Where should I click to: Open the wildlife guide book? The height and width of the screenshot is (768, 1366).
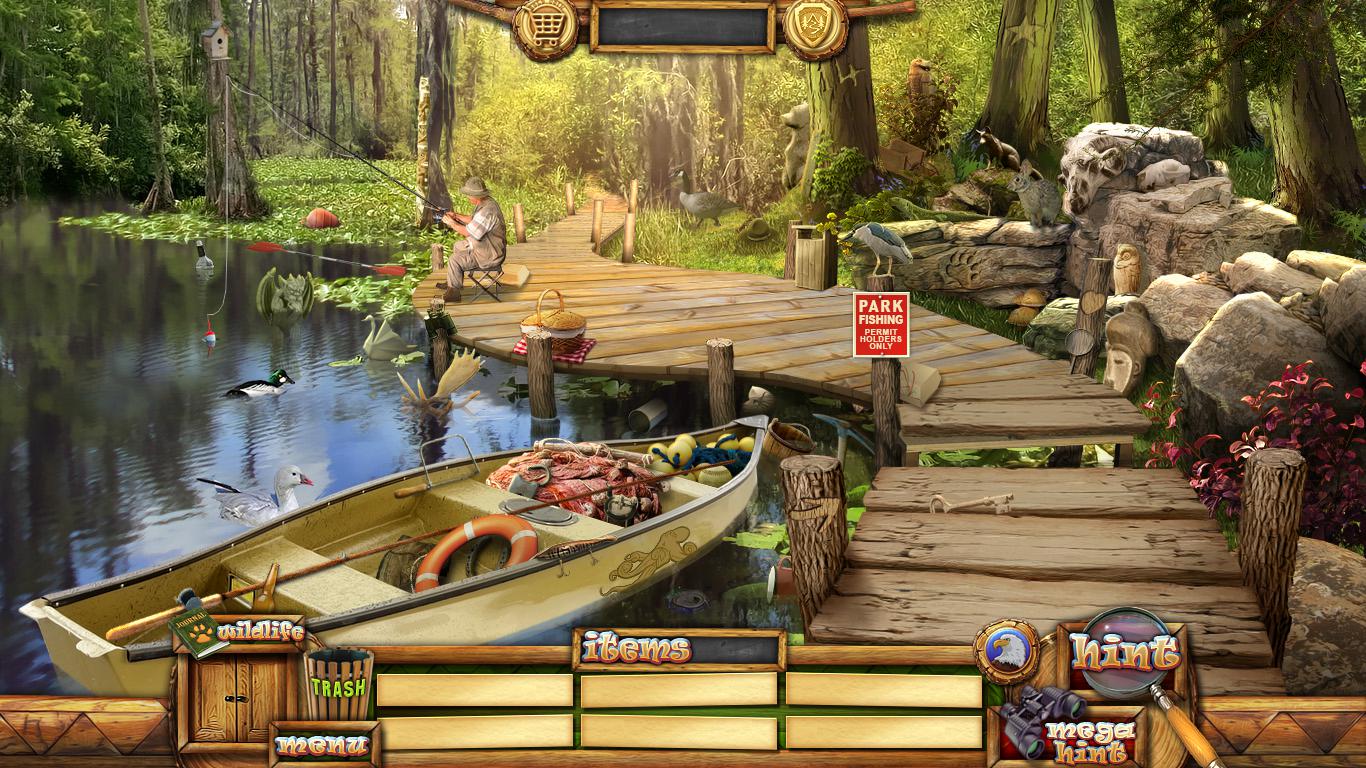pos(197,633)
